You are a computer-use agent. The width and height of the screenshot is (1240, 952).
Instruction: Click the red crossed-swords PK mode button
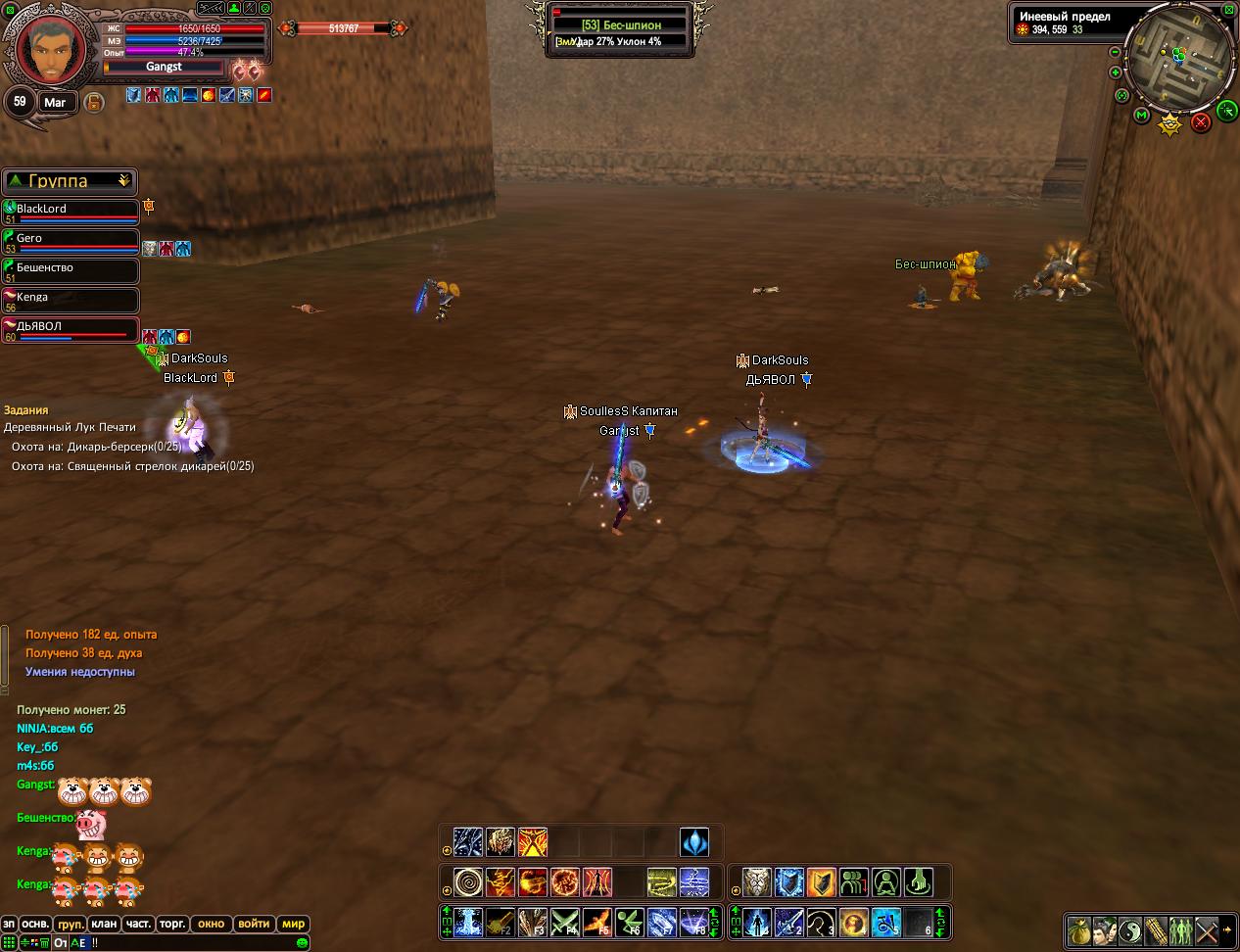(x=1200, y=121)
